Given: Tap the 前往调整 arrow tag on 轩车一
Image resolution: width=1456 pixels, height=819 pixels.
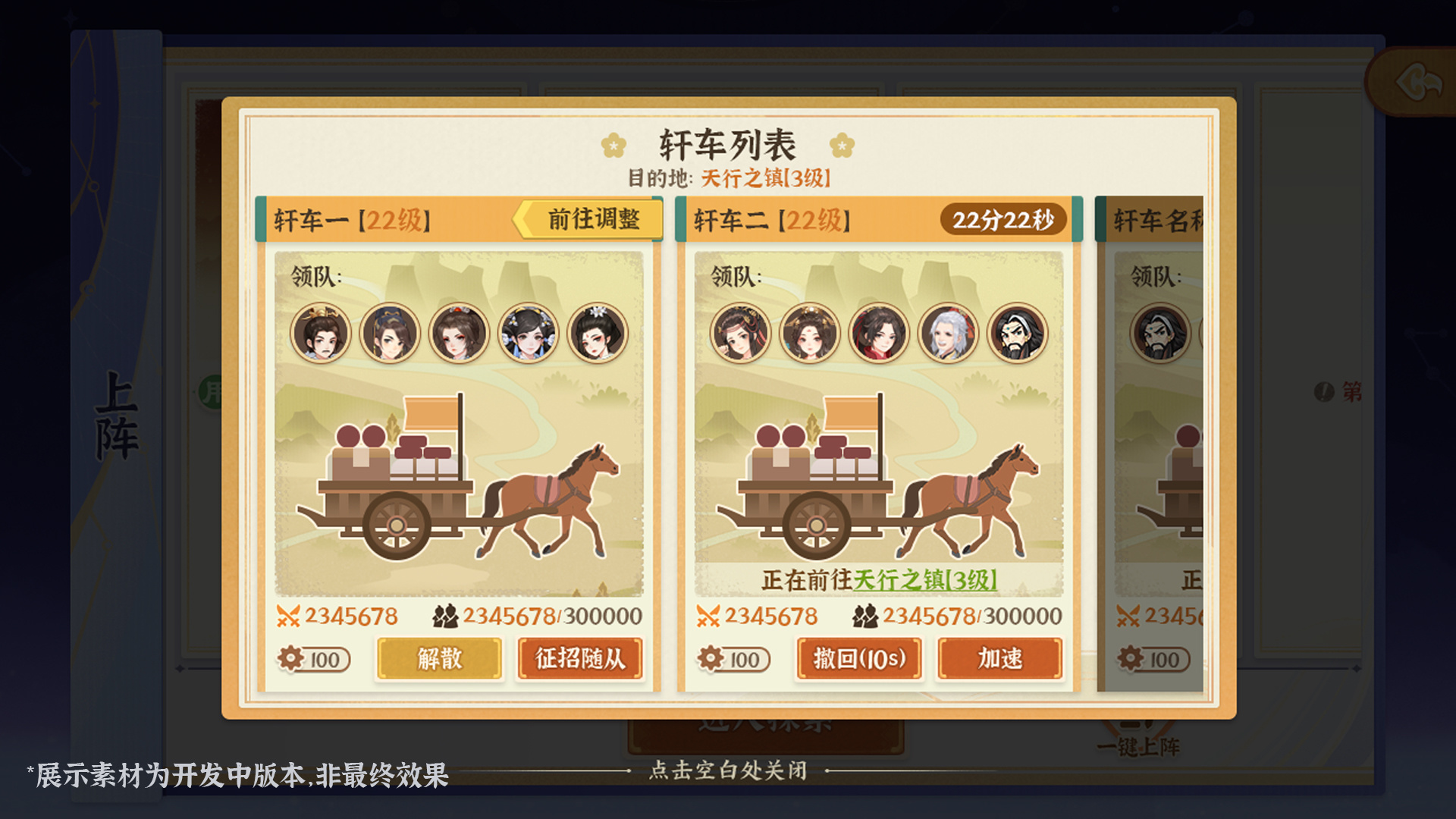Looking at the screenshot, I should 588,220.
